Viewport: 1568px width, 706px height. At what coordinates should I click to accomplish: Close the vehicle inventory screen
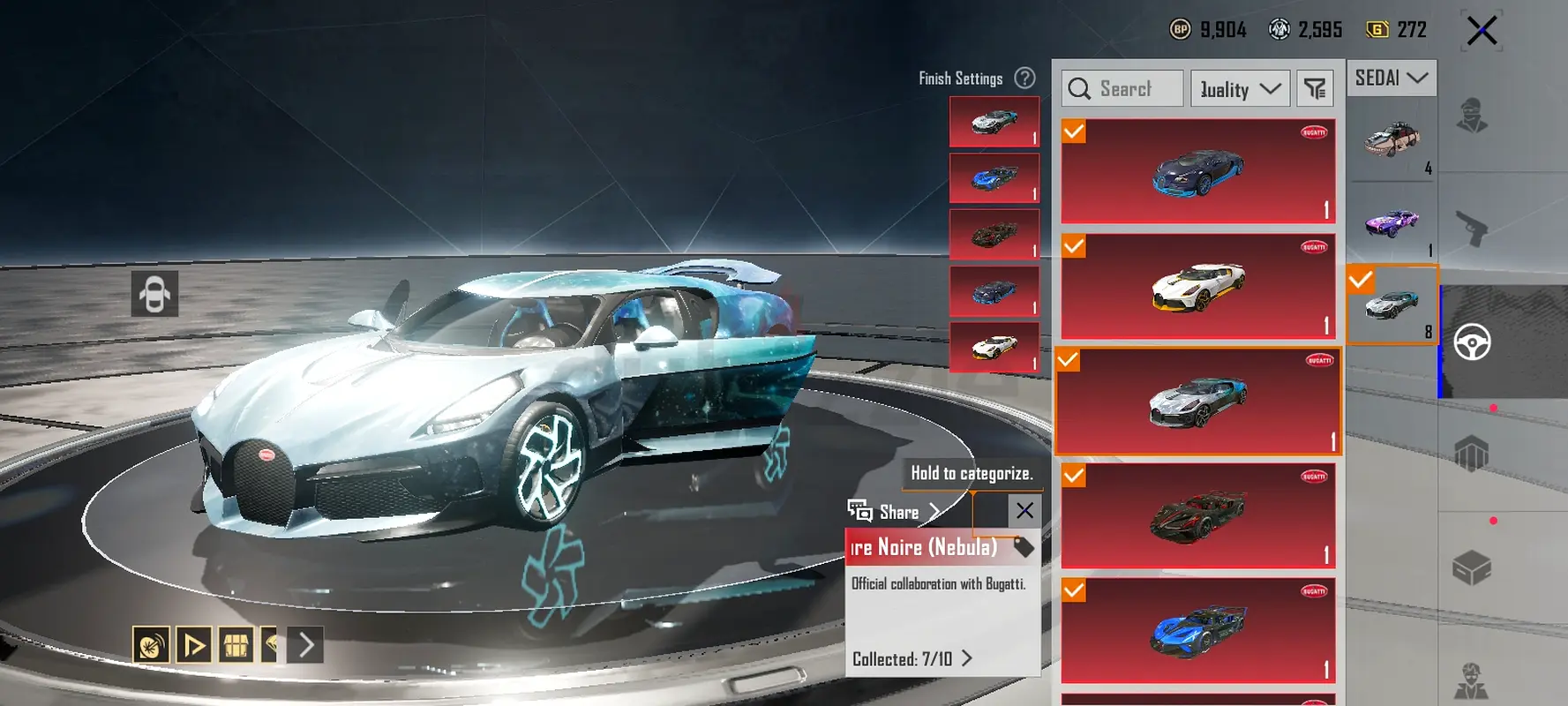coord(1482,31)
